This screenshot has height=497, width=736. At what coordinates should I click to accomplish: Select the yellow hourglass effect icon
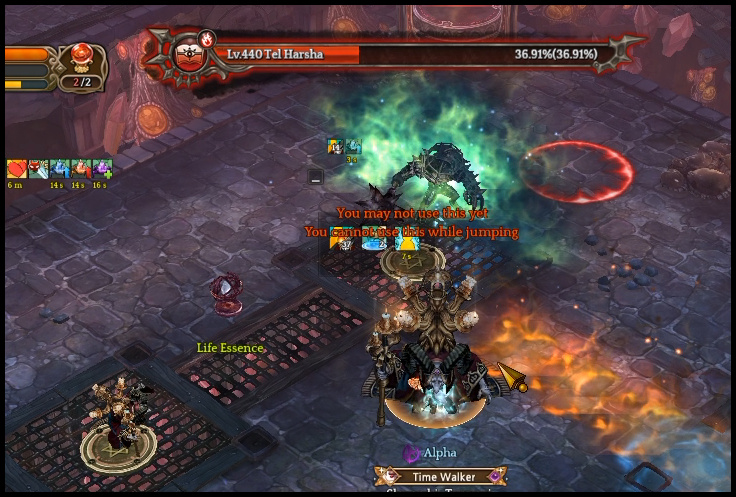[x=406, y=241]
